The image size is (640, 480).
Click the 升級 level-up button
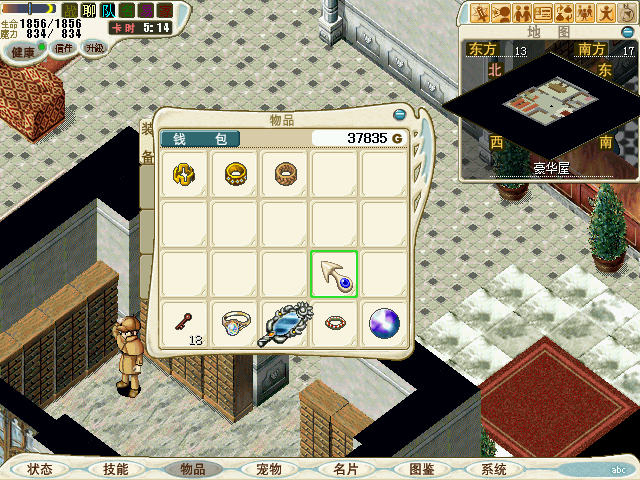[96, 46]
